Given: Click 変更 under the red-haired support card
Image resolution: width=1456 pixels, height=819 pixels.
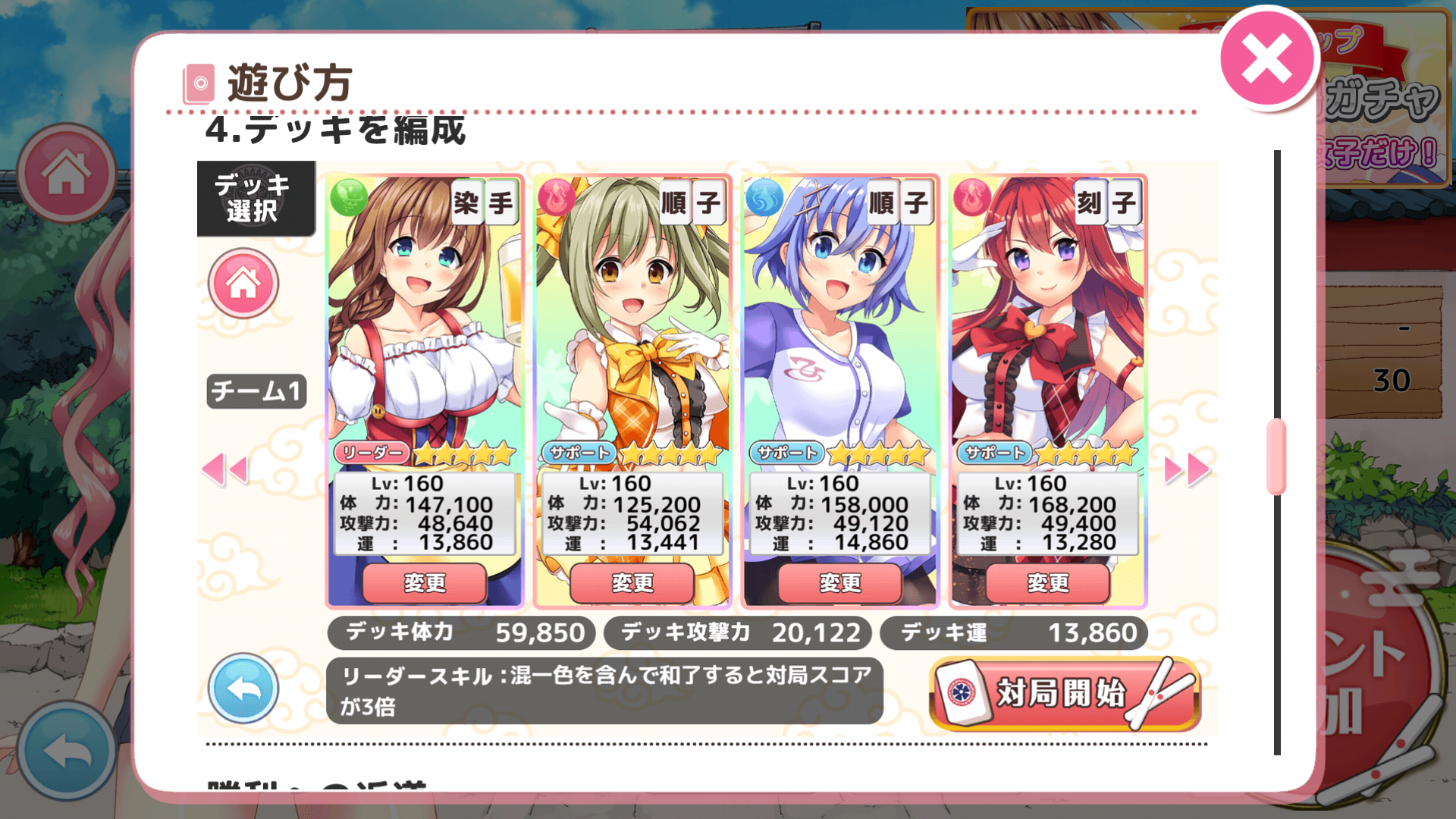Looking at the screenshot, I should [x=1048, y=582].
